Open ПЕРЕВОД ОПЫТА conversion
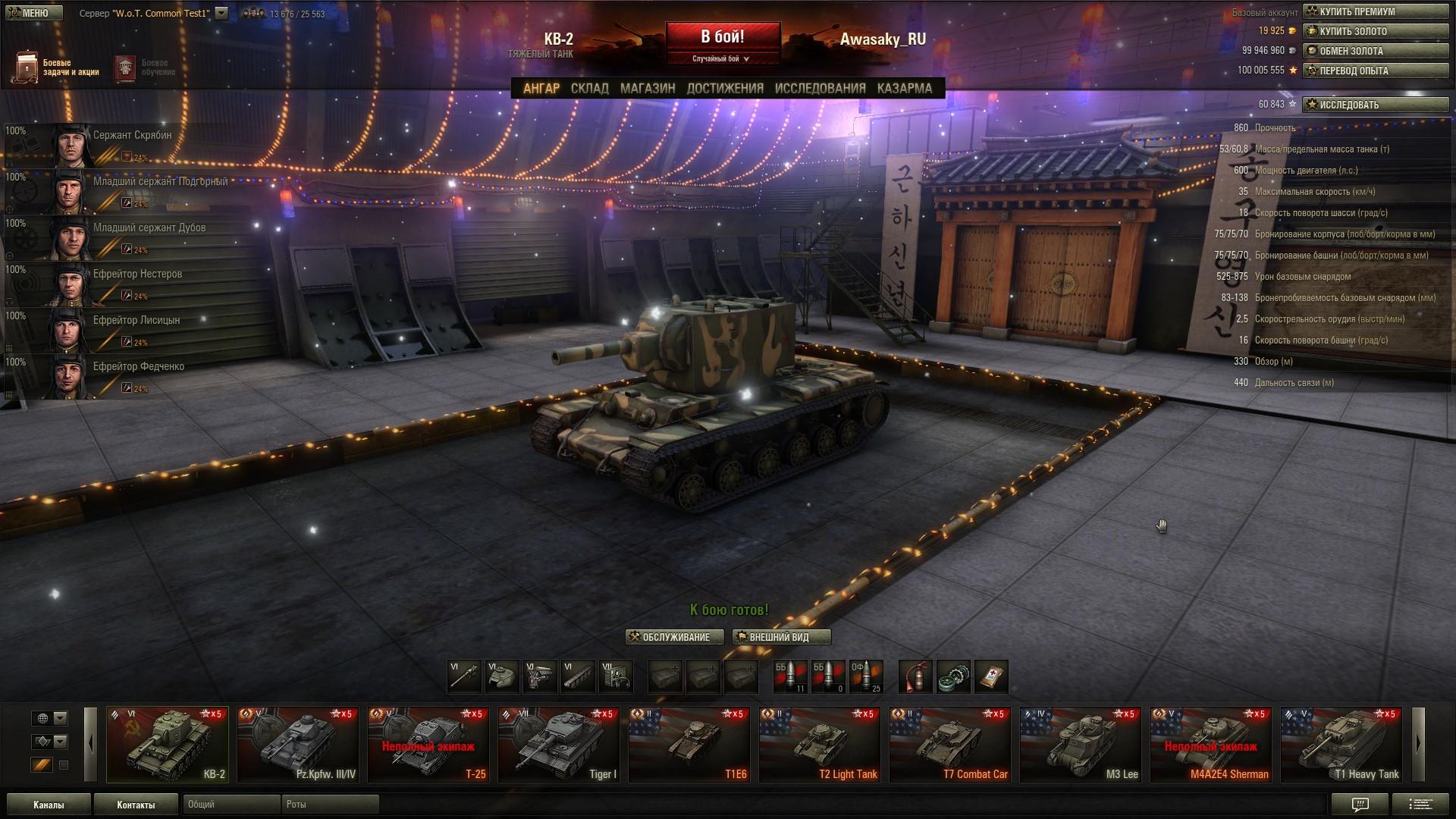Screen dimensions: 1456x819 1375,71
